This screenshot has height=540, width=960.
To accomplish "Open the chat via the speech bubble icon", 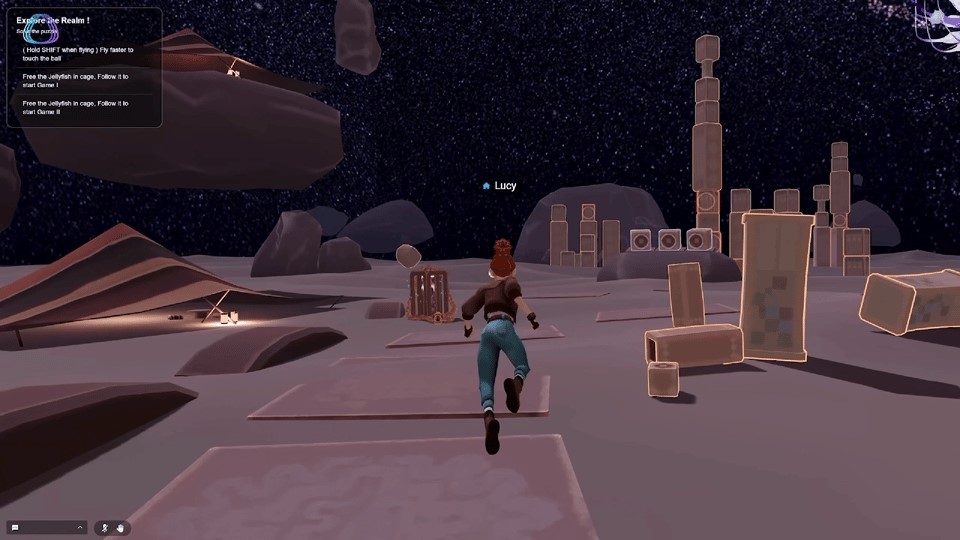I will (16, 527).
